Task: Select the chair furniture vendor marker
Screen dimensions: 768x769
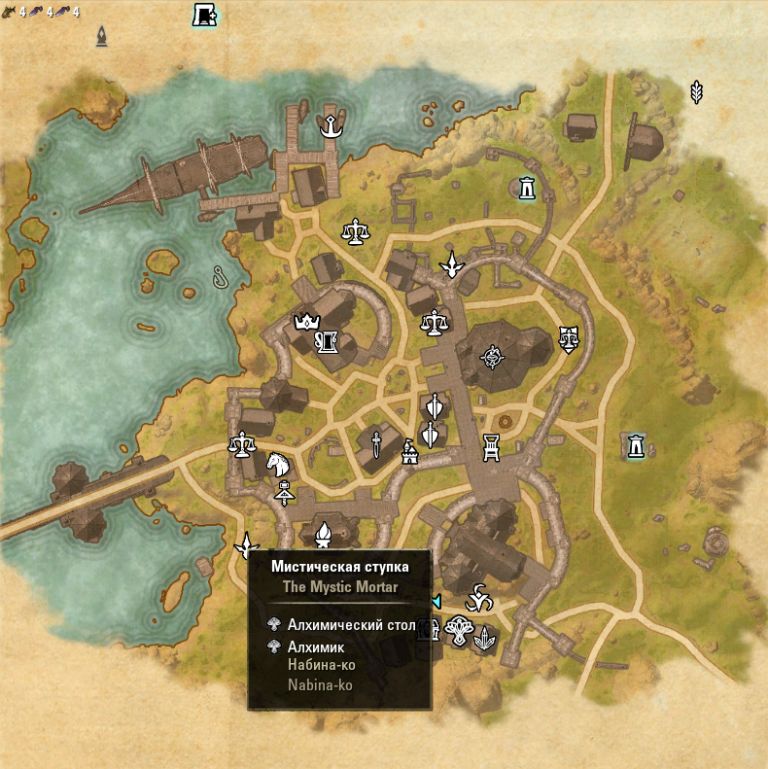Action: 491,447
